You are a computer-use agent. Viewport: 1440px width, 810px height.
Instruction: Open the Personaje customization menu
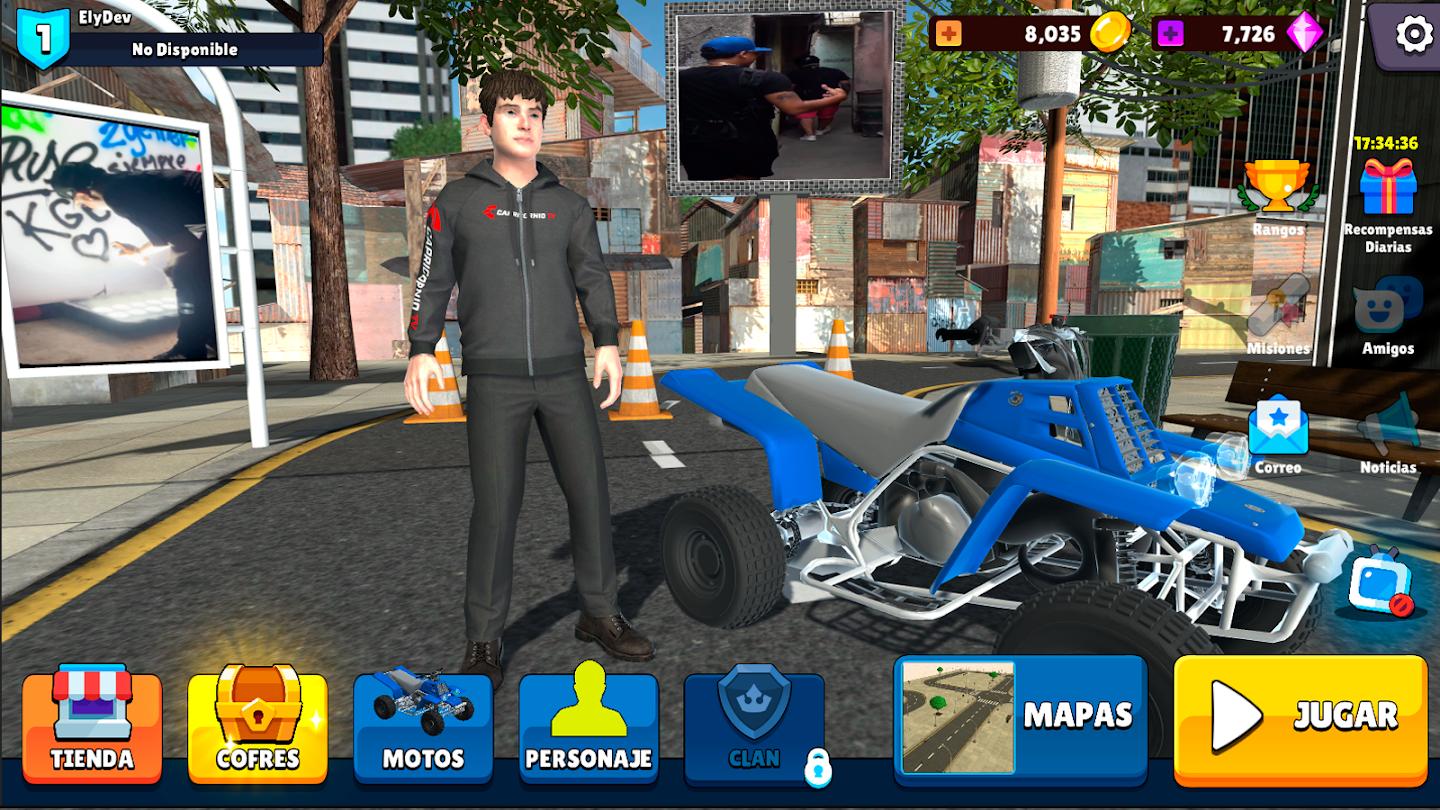pos(589,726)
